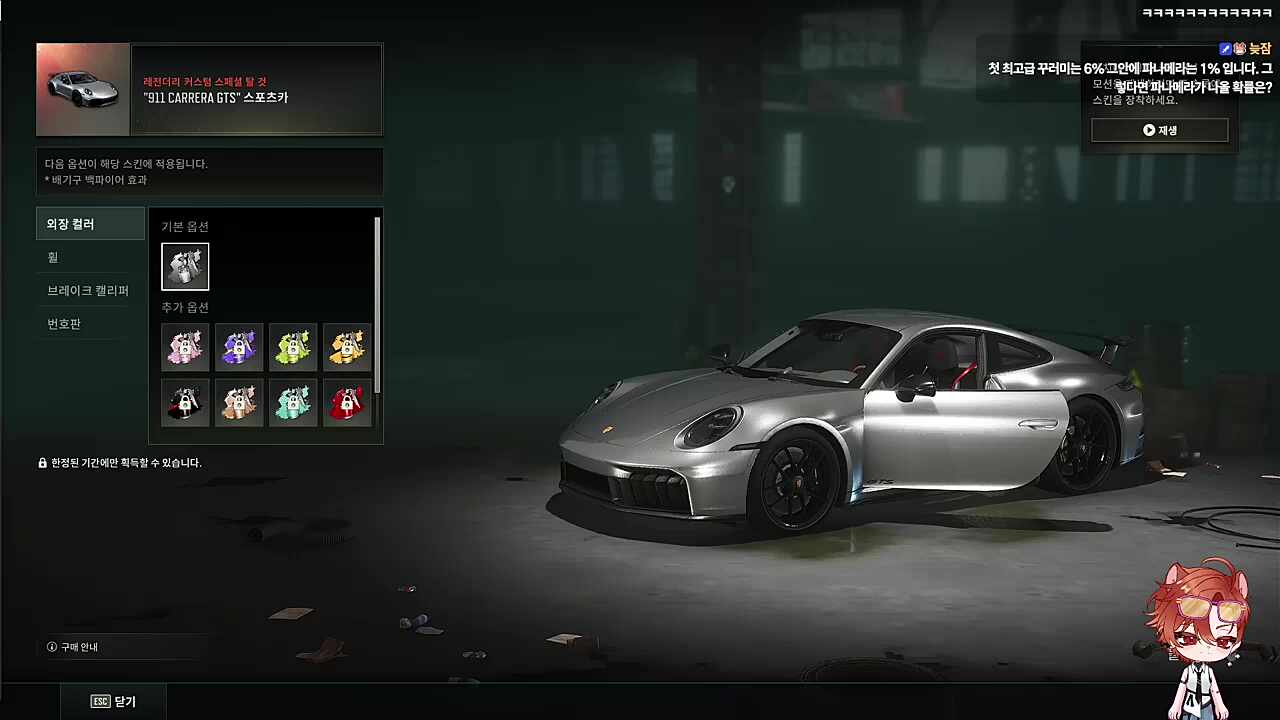Select the locked yellow paint color
The height and width of the screenshot is (720, 1280).
[347, 347]
